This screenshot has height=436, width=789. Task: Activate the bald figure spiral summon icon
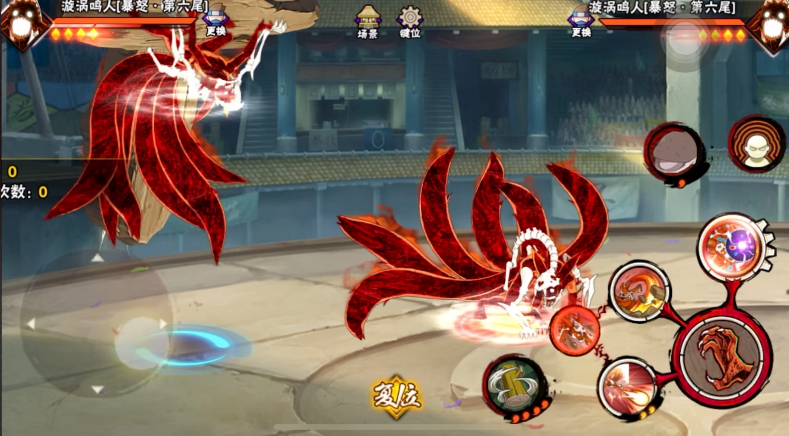coord(756,145)
